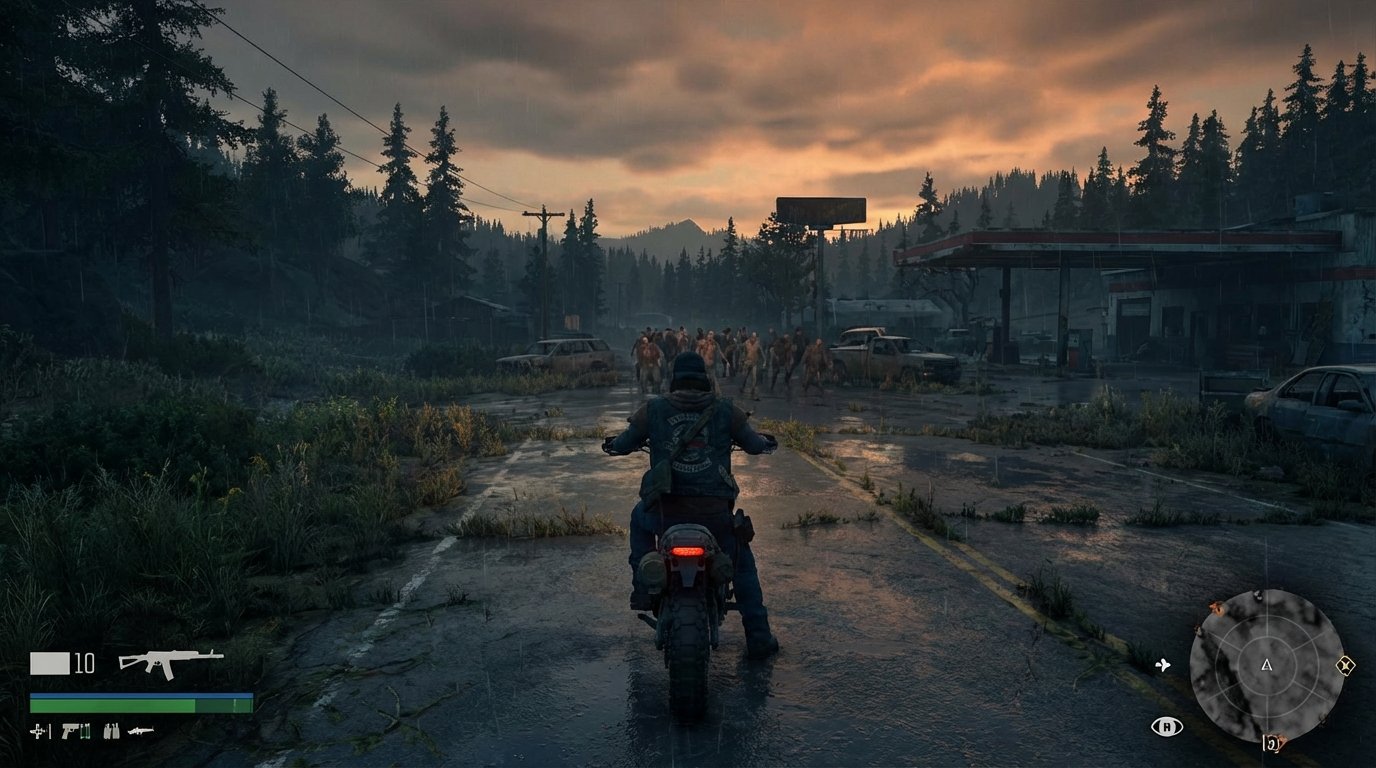Click the fuel gauge icon below the minimap
Image resolution: width=1376 pixels, height=768 pixels.
(1272, 743)
